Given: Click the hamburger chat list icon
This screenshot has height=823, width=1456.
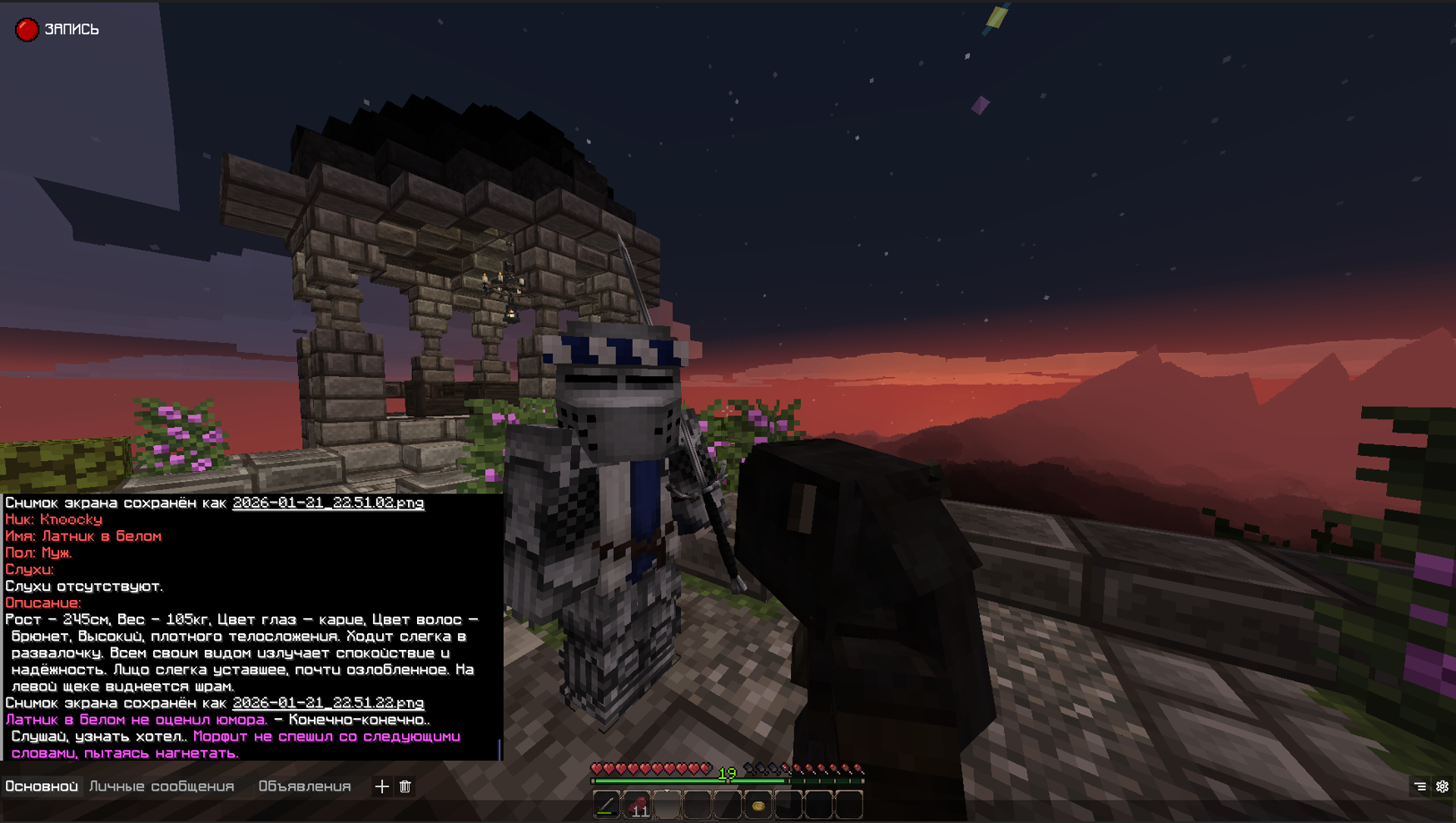Looking at the screenshot, I should click(x=1420, y=786).
